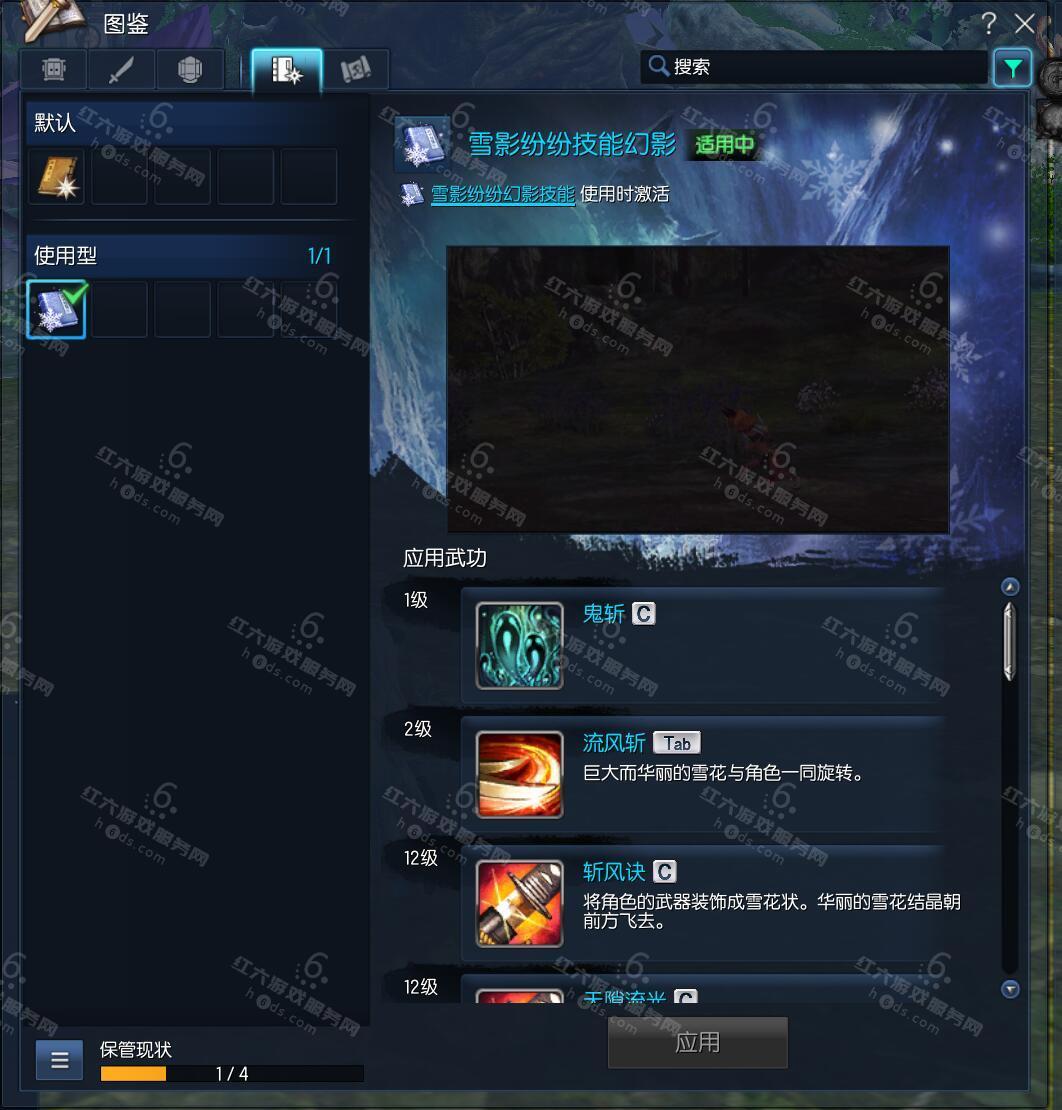Click the scroll-down arrow of skill list
Image resolution: width=1062 pixels, height=1110 pixels.
1010,989
